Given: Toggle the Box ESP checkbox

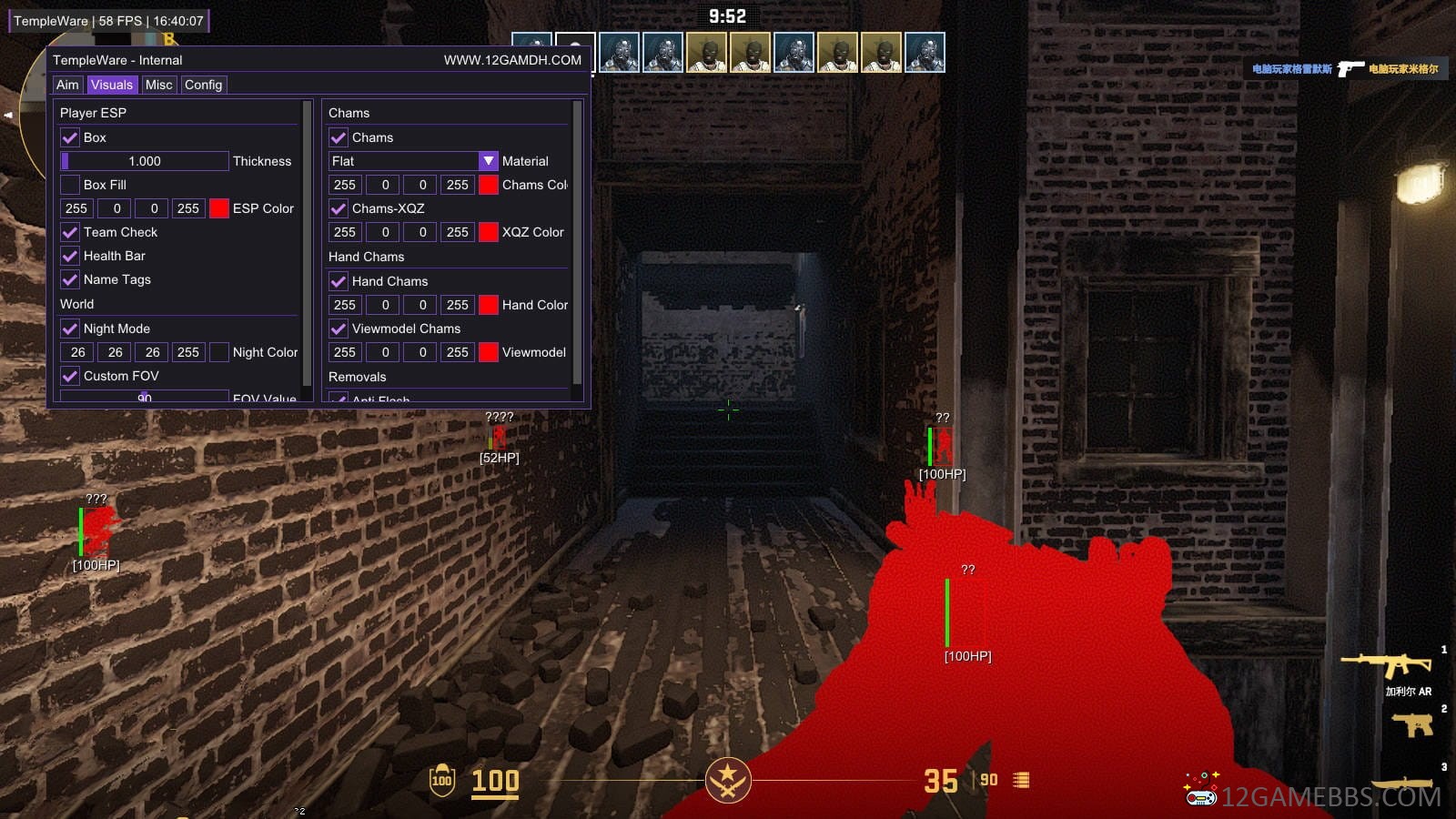Looking at the screenshot, I should pos(70,137).
